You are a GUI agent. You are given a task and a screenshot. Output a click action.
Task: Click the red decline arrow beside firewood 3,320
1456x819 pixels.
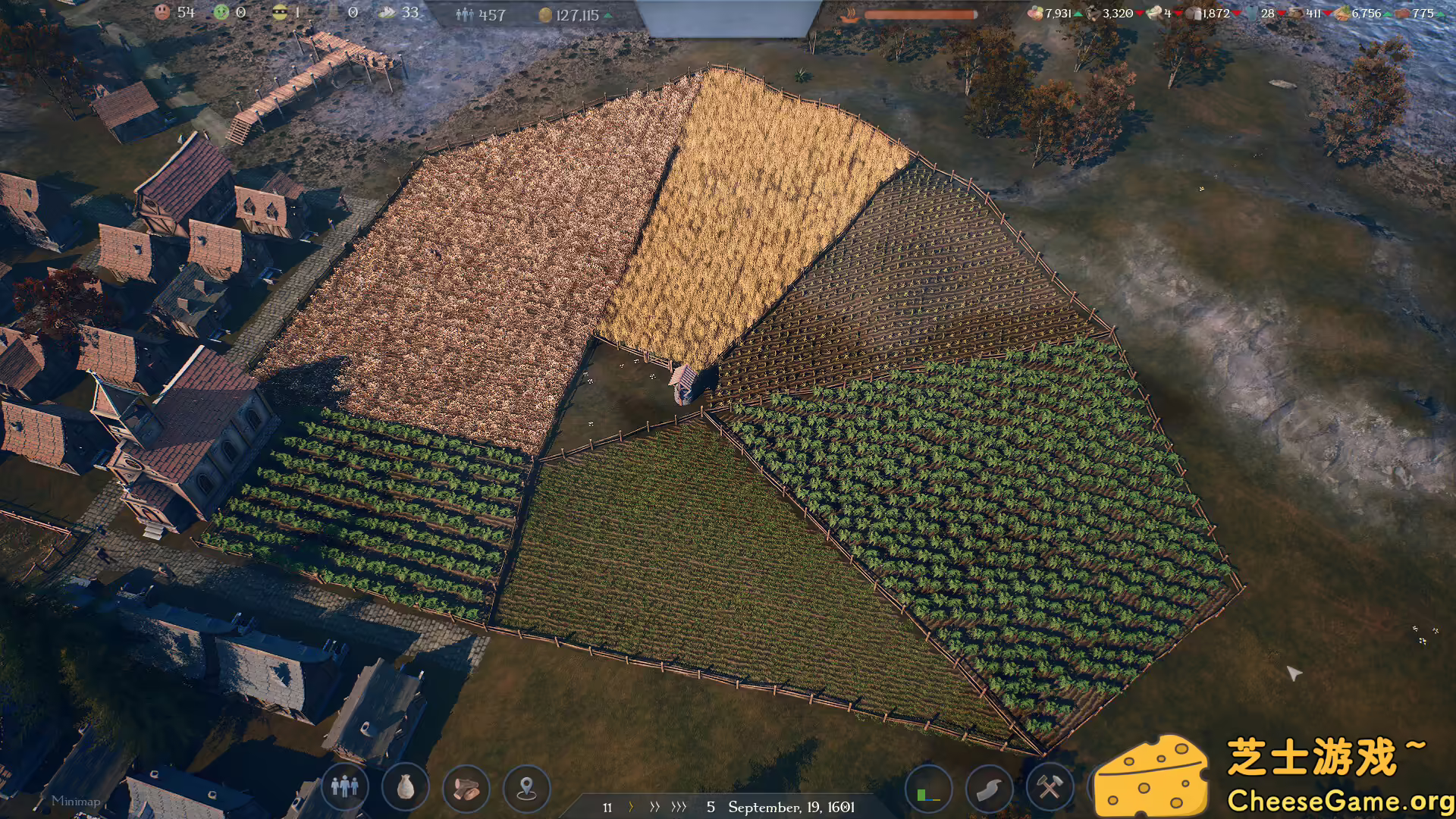[x=1139, y=13]
